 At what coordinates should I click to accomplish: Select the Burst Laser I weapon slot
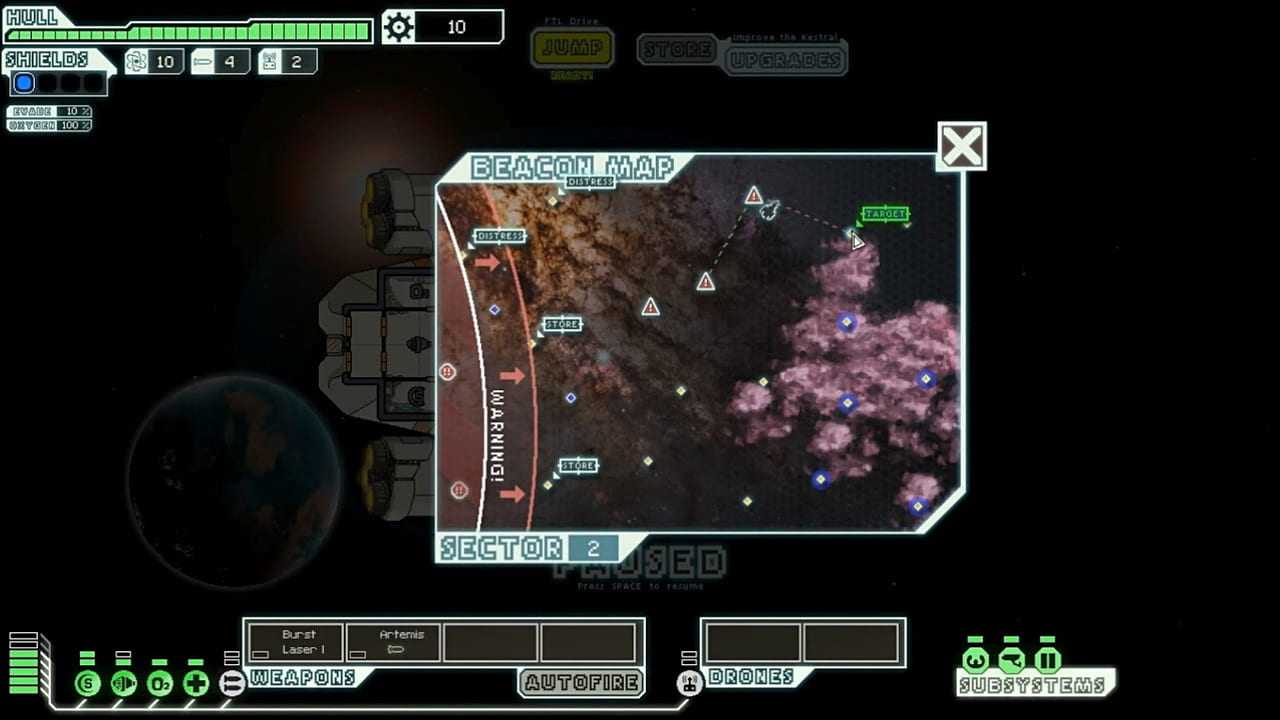(297, 642)
